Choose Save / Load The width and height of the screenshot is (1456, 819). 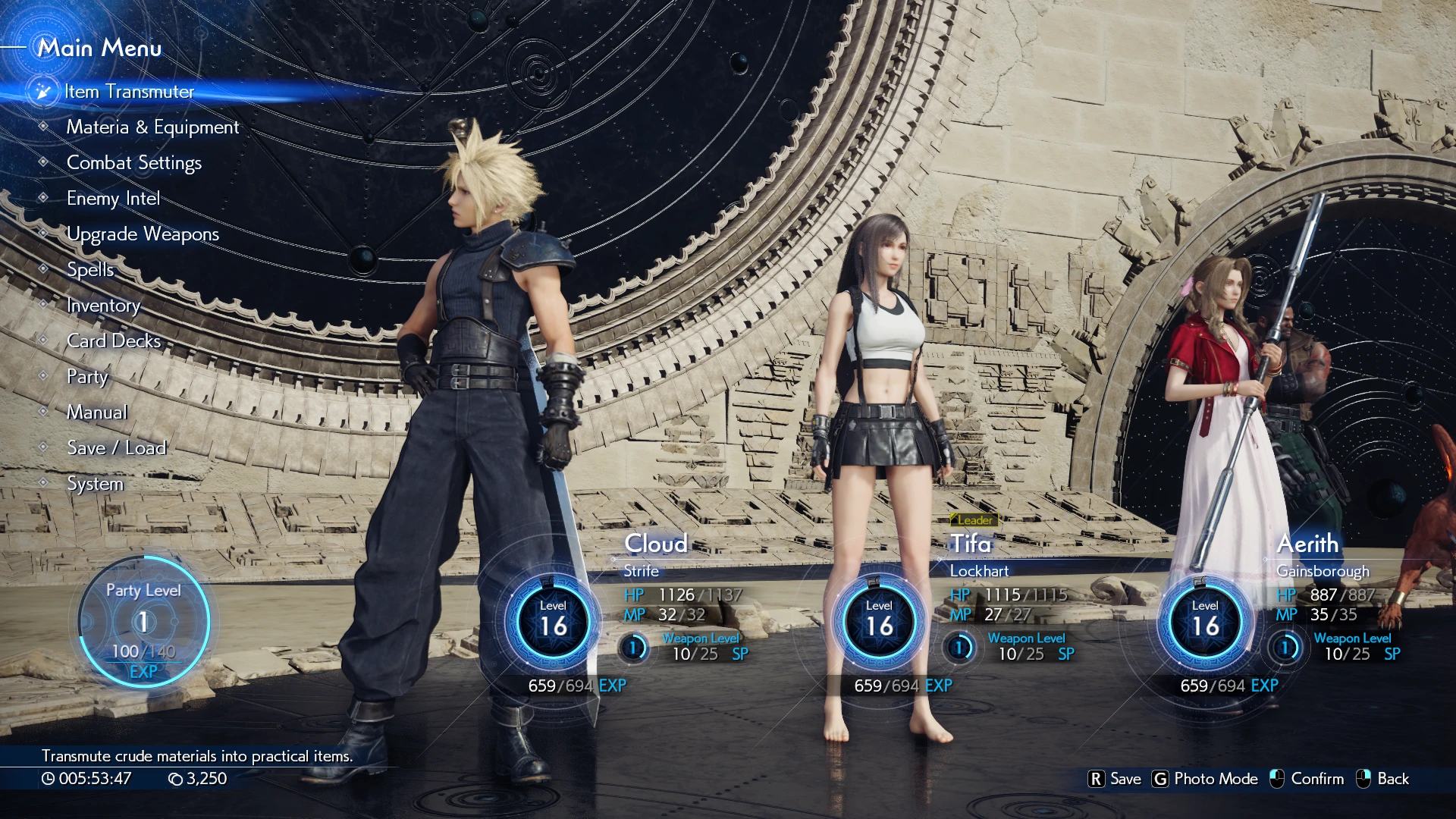pos(116,448)
